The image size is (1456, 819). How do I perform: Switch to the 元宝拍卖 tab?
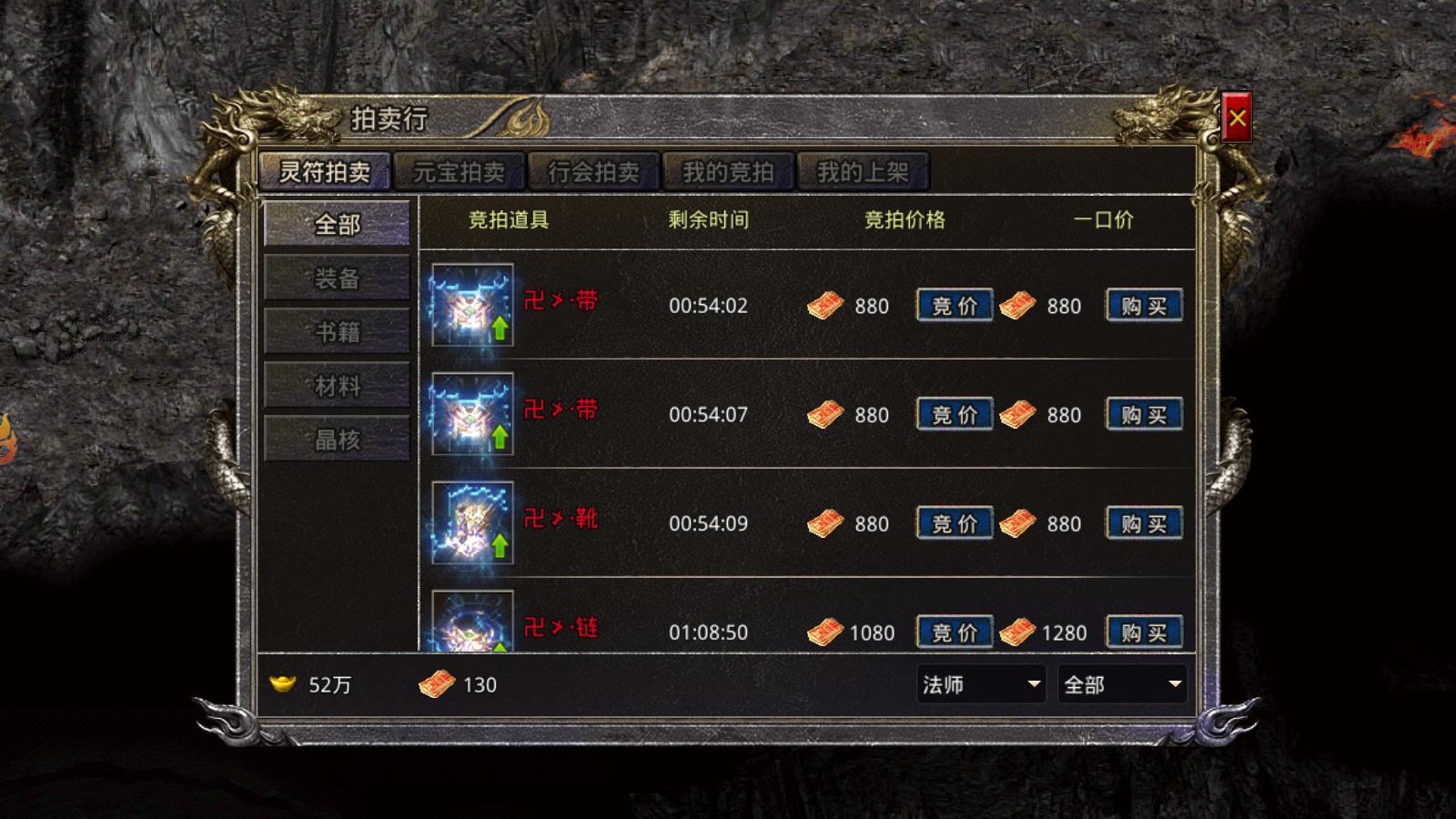[x=458, y=172]
